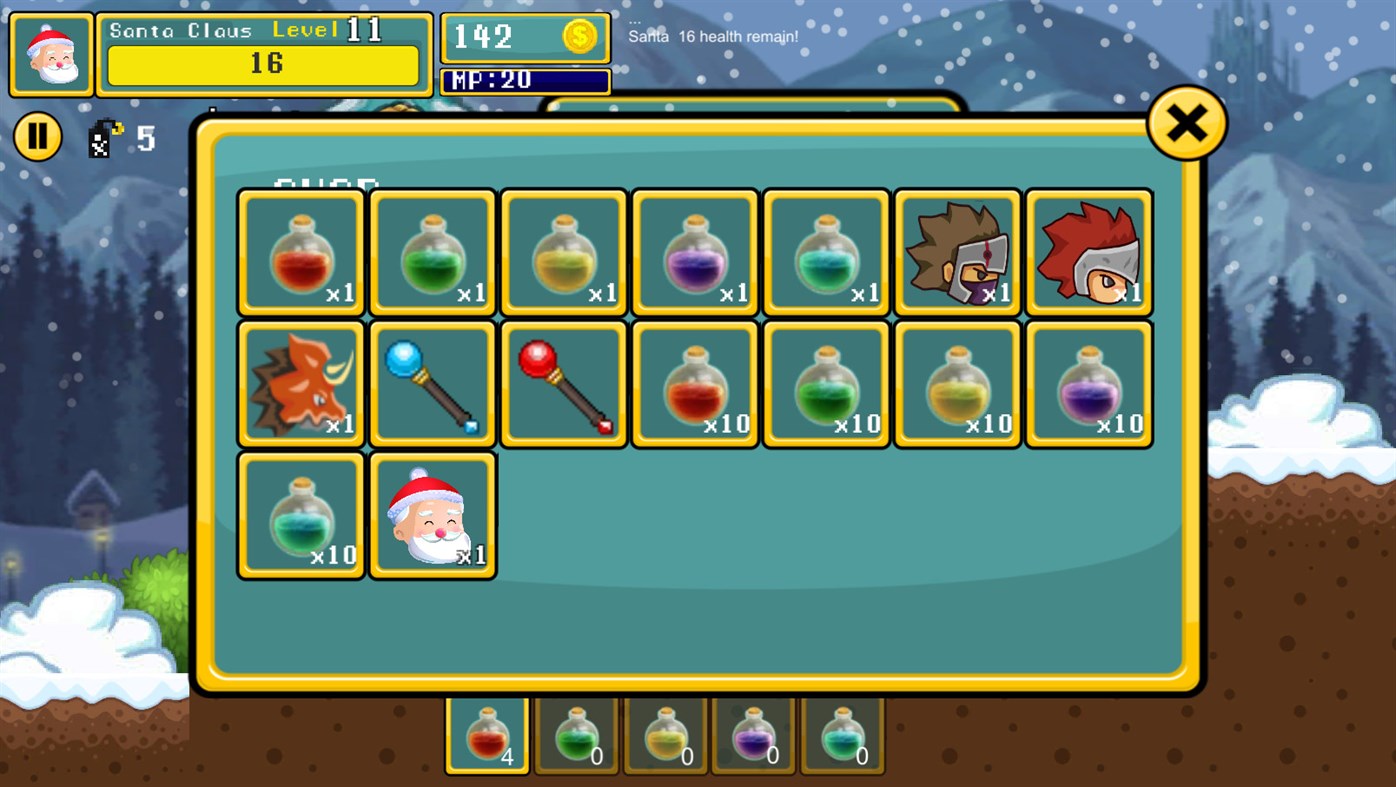
Task: Select the Santa Claus x1 shop item
Action: (431, 514)
